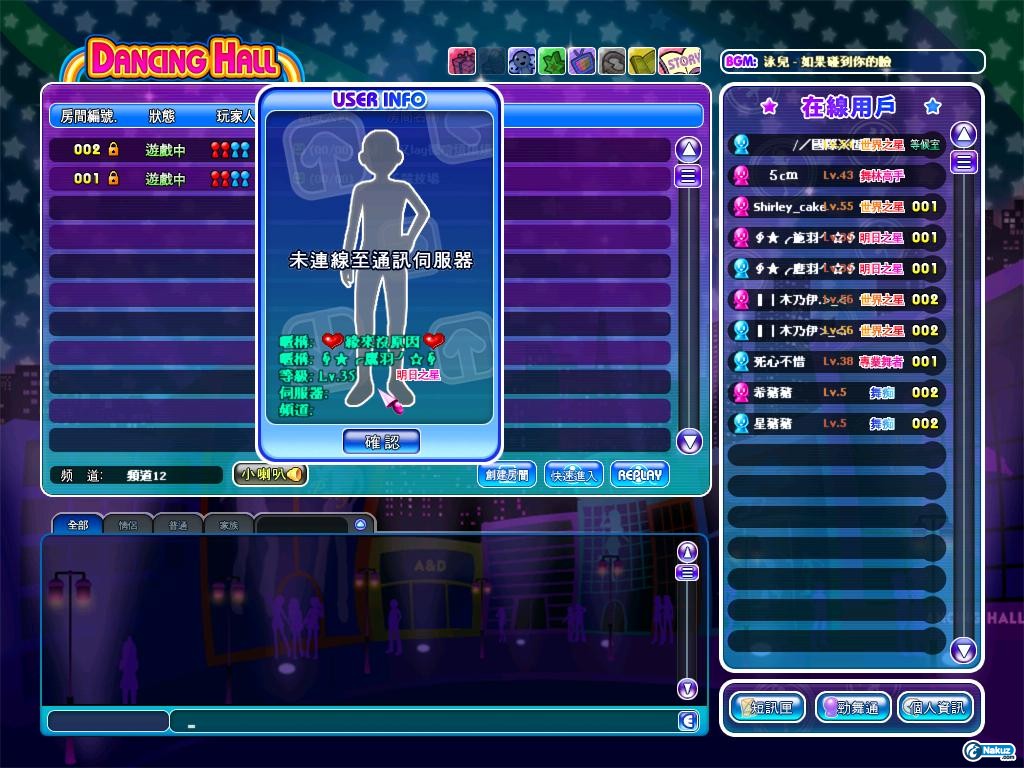The image size is (1024, 768).
Task: Click the yellow open book icon
Action: click(x=642, y=61)
